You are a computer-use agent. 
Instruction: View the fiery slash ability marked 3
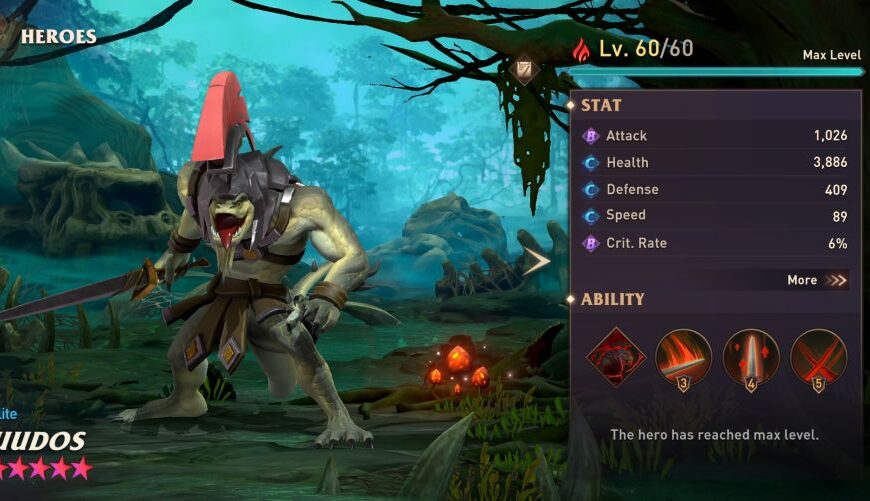point(684,357)
